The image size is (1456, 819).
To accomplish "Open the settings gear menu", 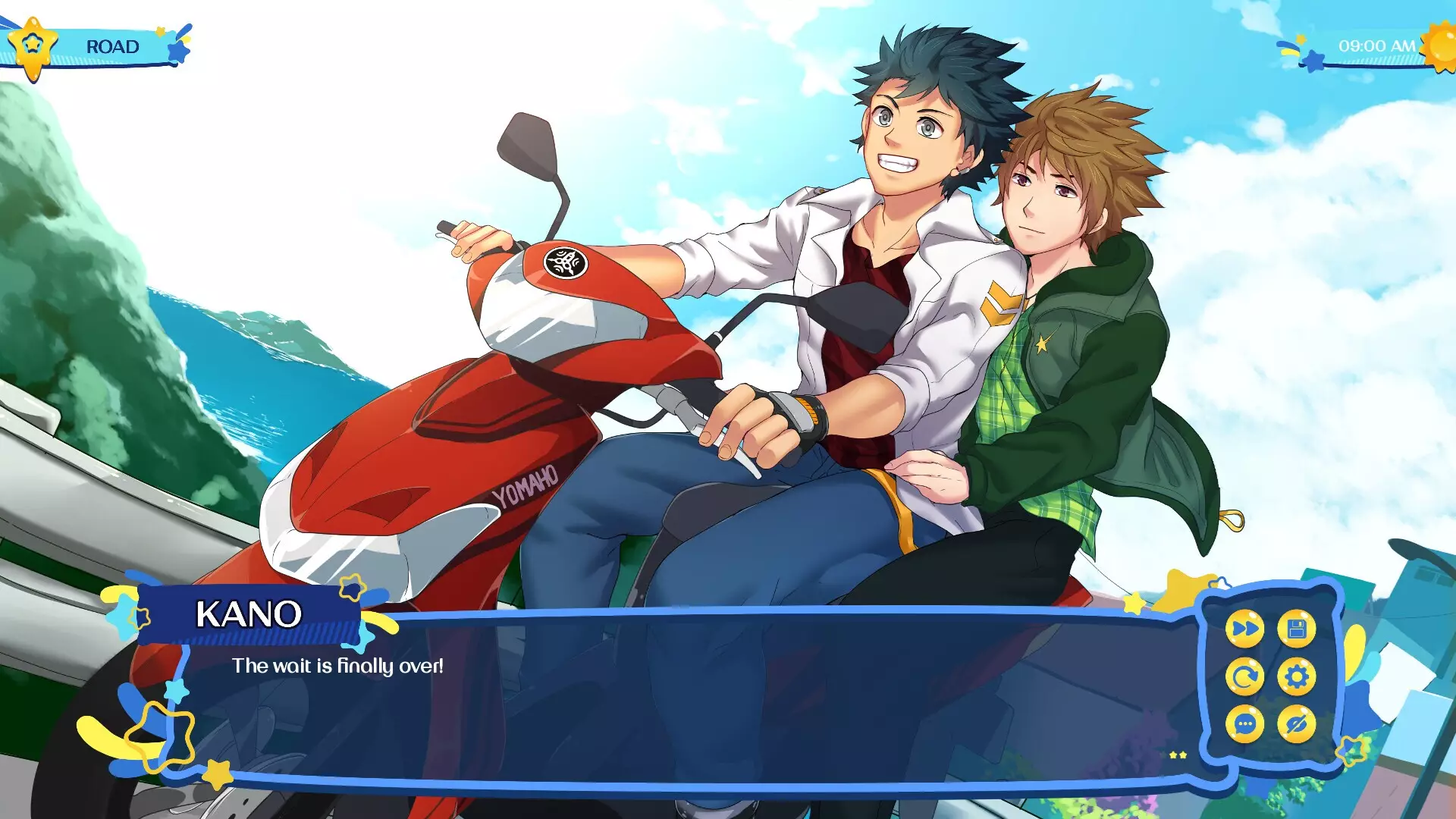I will point(1296,676).
